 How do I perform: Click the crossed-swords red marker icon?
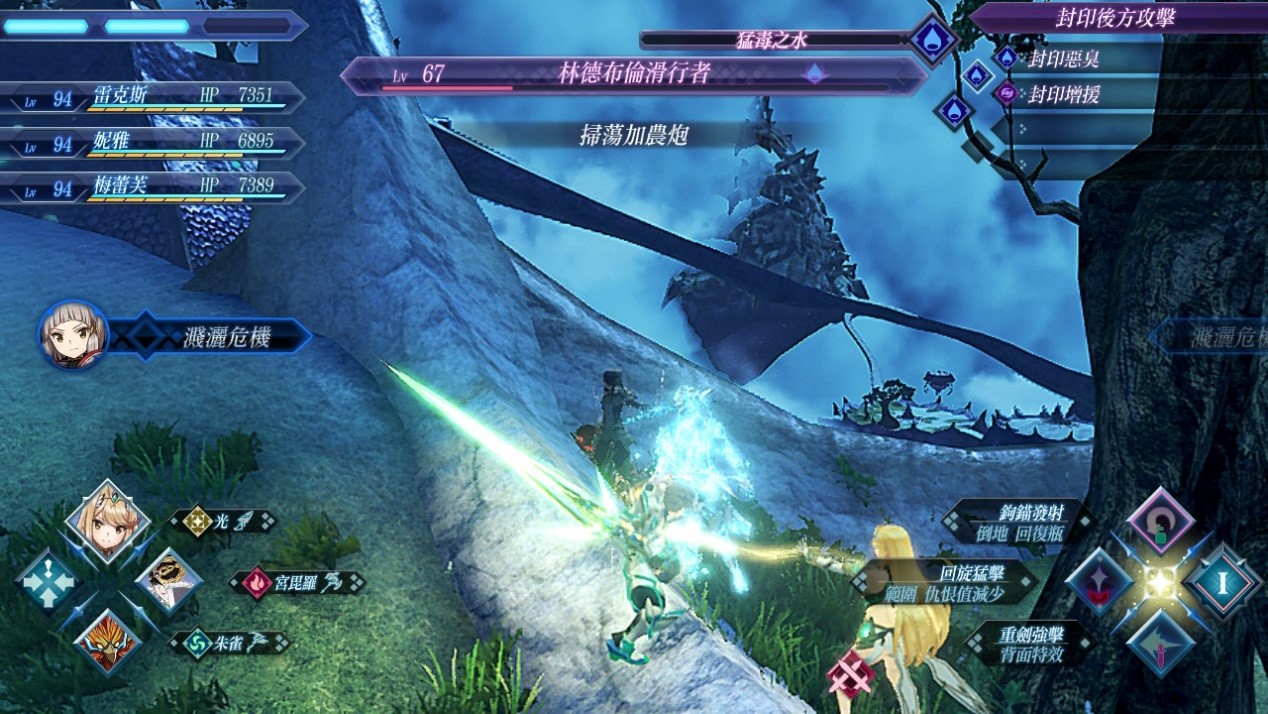pyautogui.click(x=851, y=673)
